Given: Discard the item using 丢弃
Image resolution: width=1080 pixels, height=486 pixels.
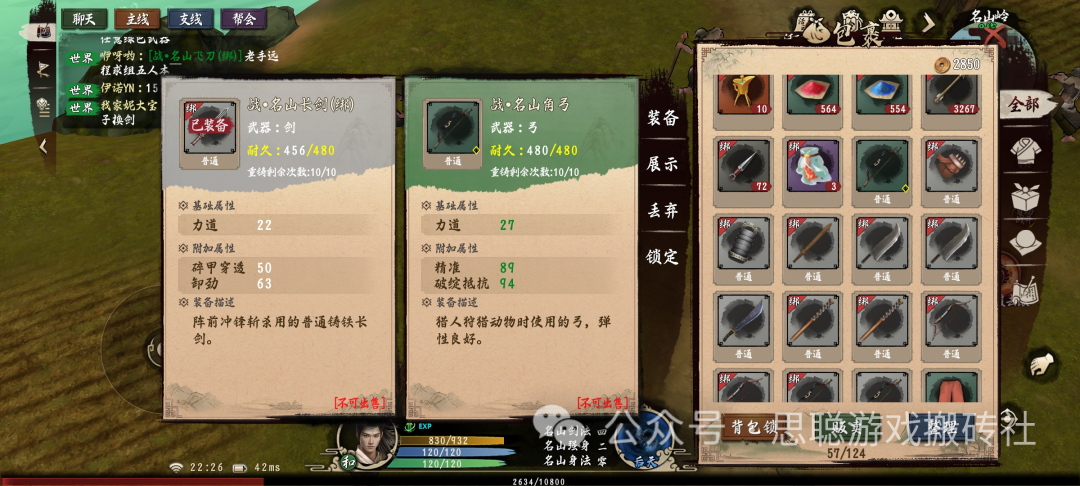Looking at the screenshot, I should pyautogui.click(x=662, y=210).
